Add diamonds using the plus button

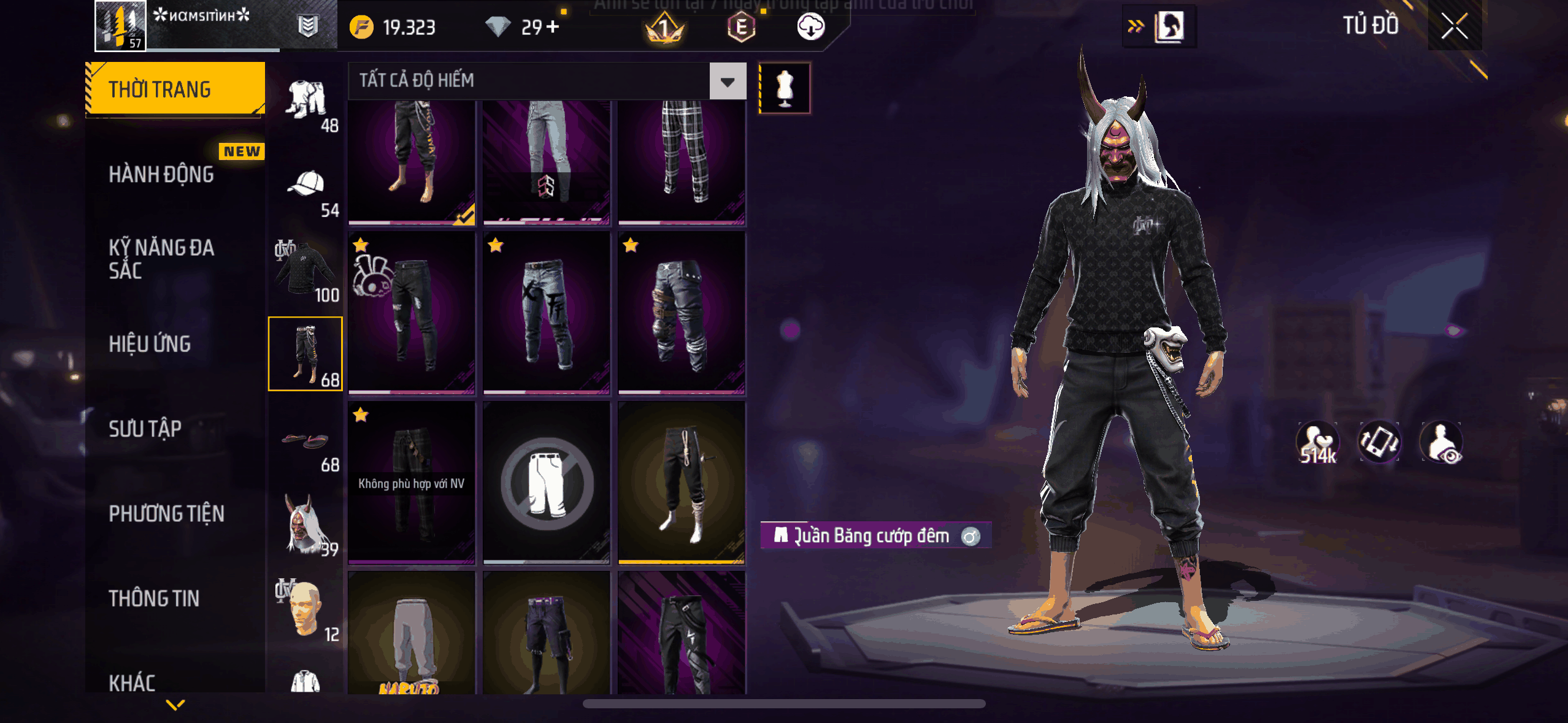pyautogui.click(x=553, y=27)
